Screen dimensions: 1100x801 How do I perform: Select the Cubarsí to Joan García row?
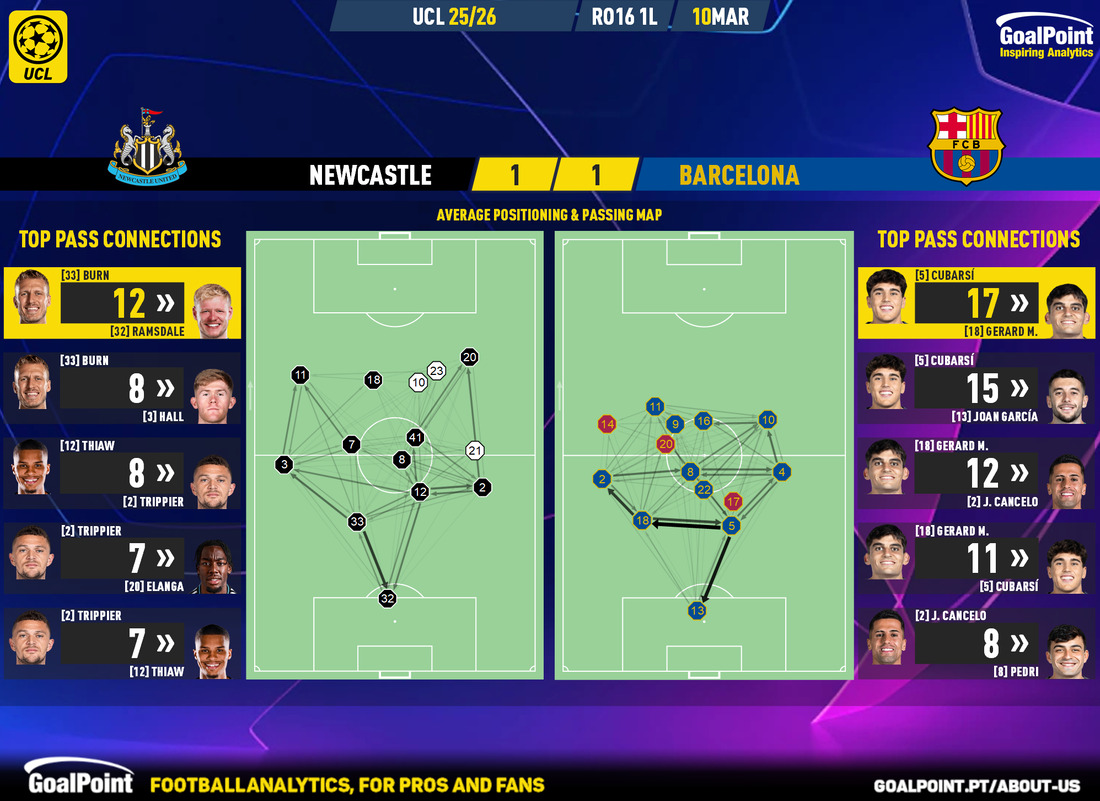976,388
